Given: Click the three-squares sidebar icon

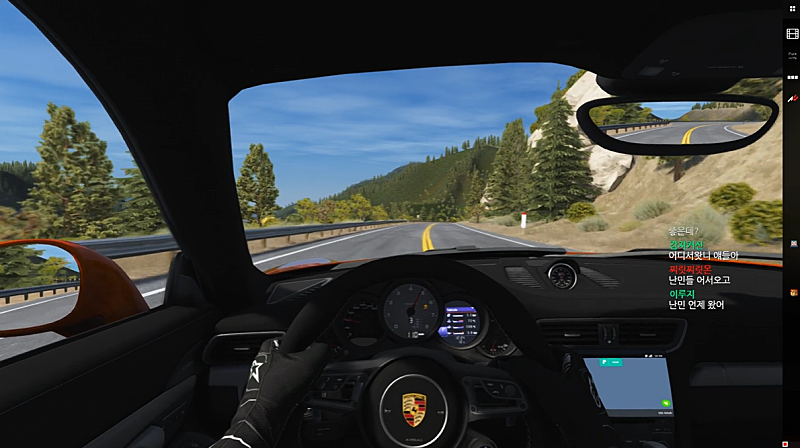Looking at the screenshot, I should pos(792,77).
